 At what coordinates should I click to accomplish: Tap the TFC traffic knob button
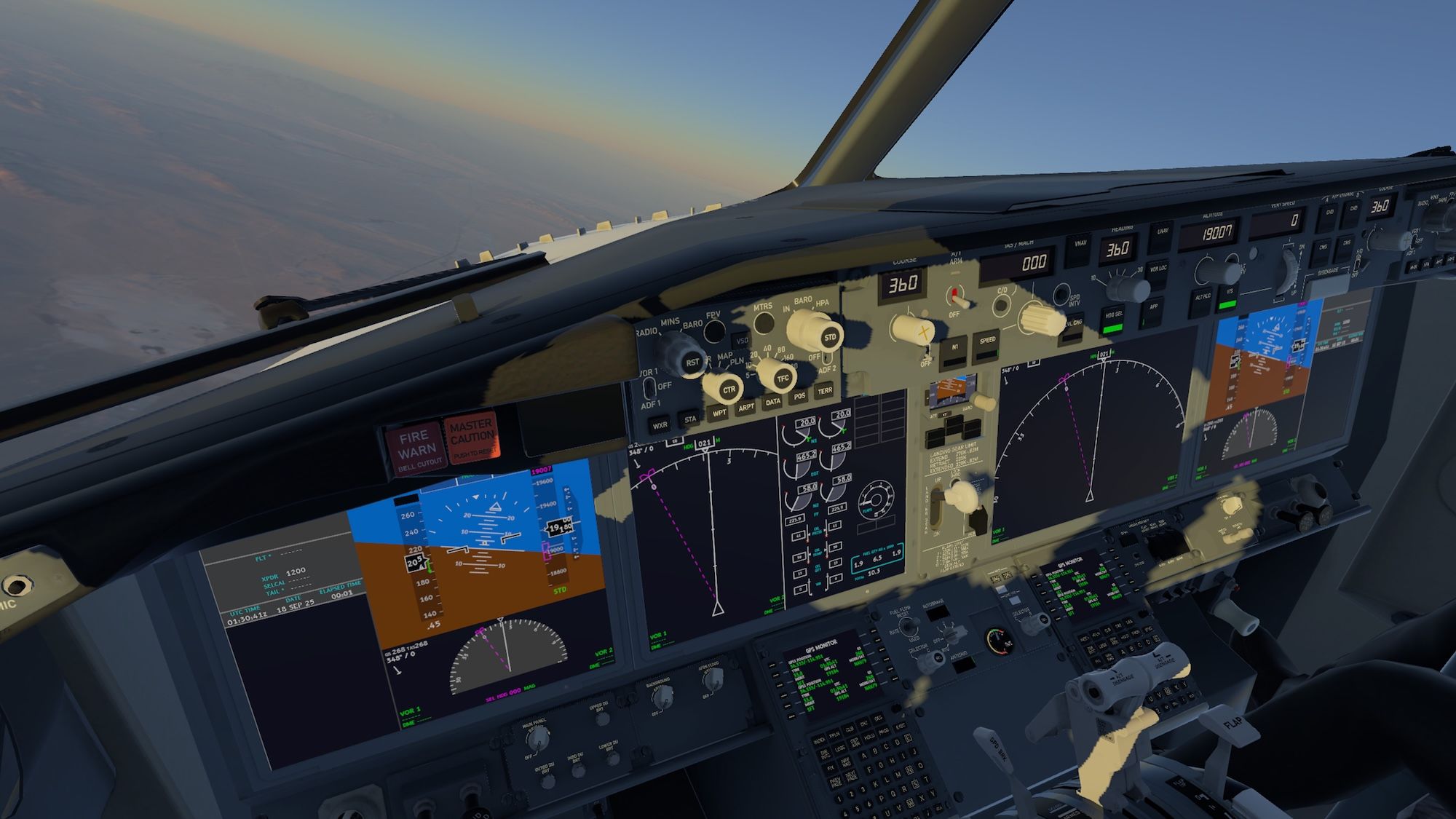coord(783,379)
